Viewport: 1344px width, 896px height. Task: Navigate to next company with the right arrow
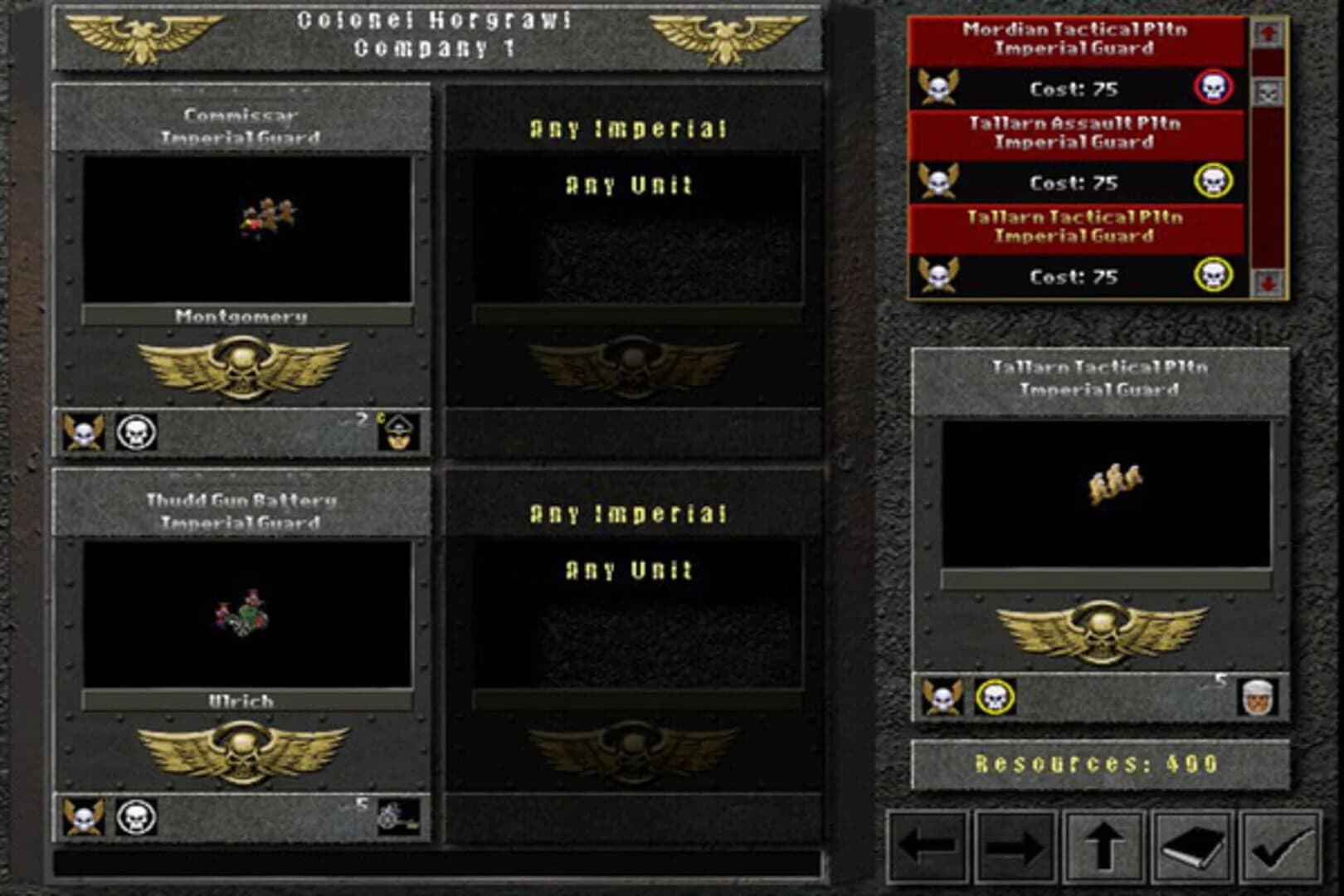click(x=1014, y=848)
